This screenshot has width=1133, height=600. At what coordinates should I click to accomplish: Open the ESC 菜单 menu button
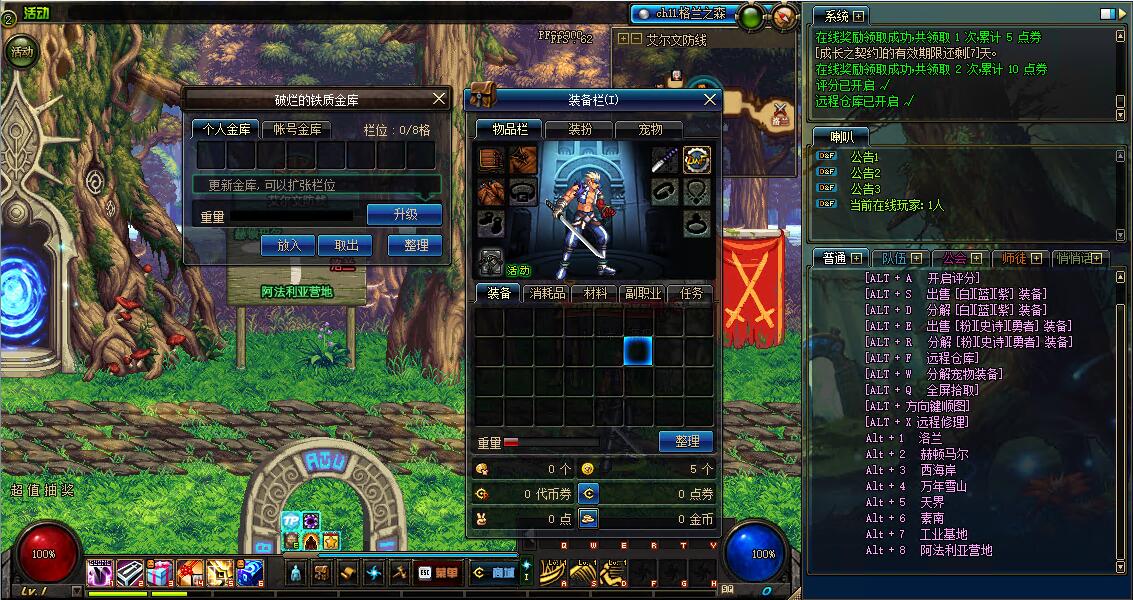coord(438,573)
